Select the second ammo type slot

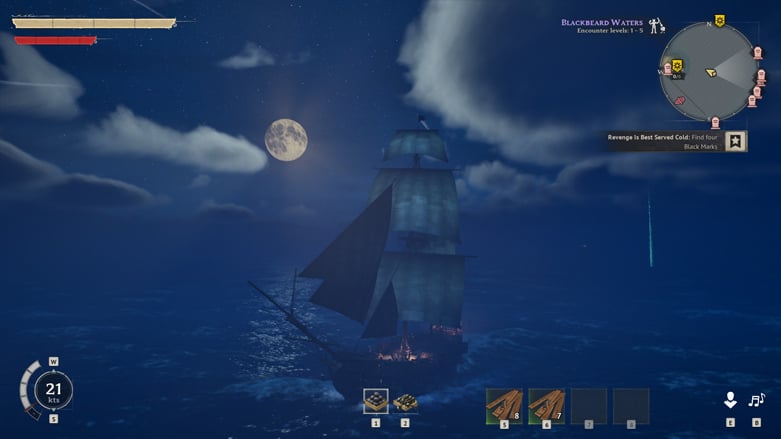tap(405, 402)
